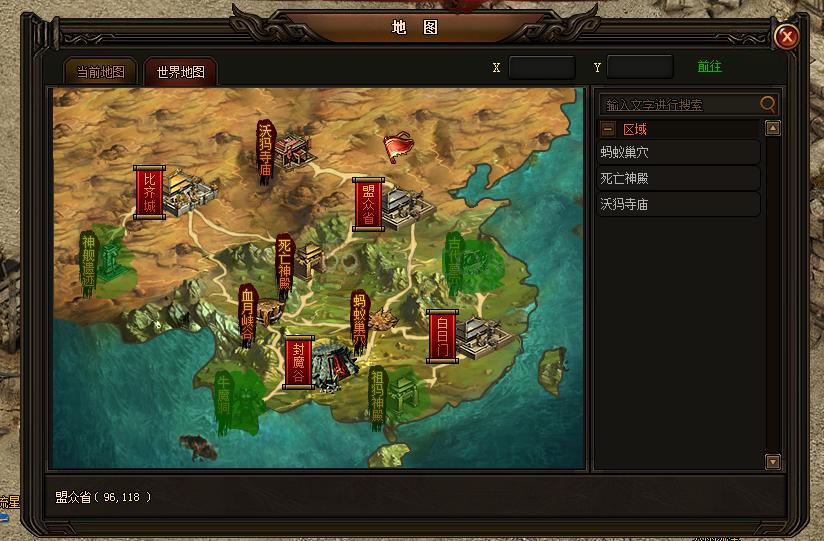Select the 比奇城 map marker

(x=150, y=192)
